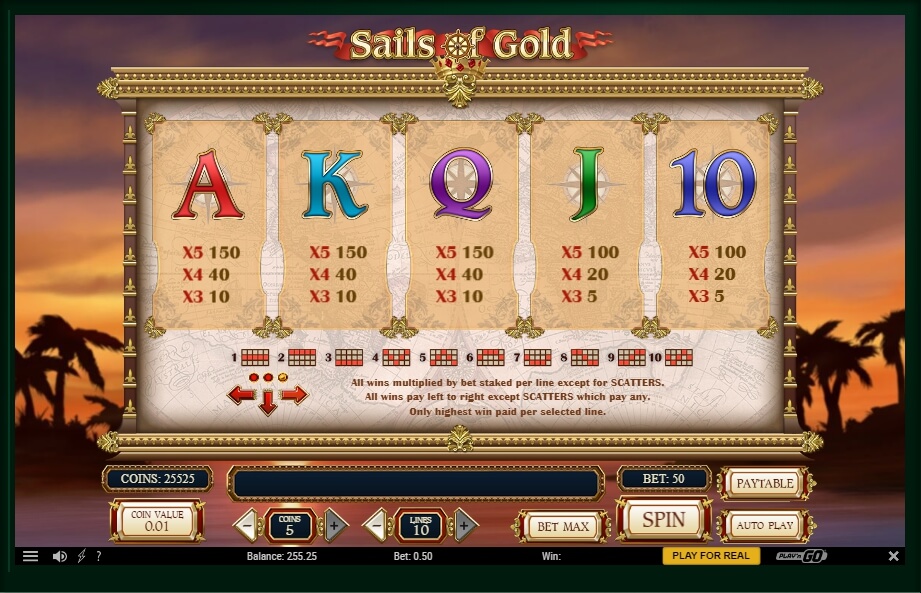Spin the reels with the SPIN button
The image size is (921, 593).
coord(663,520)
